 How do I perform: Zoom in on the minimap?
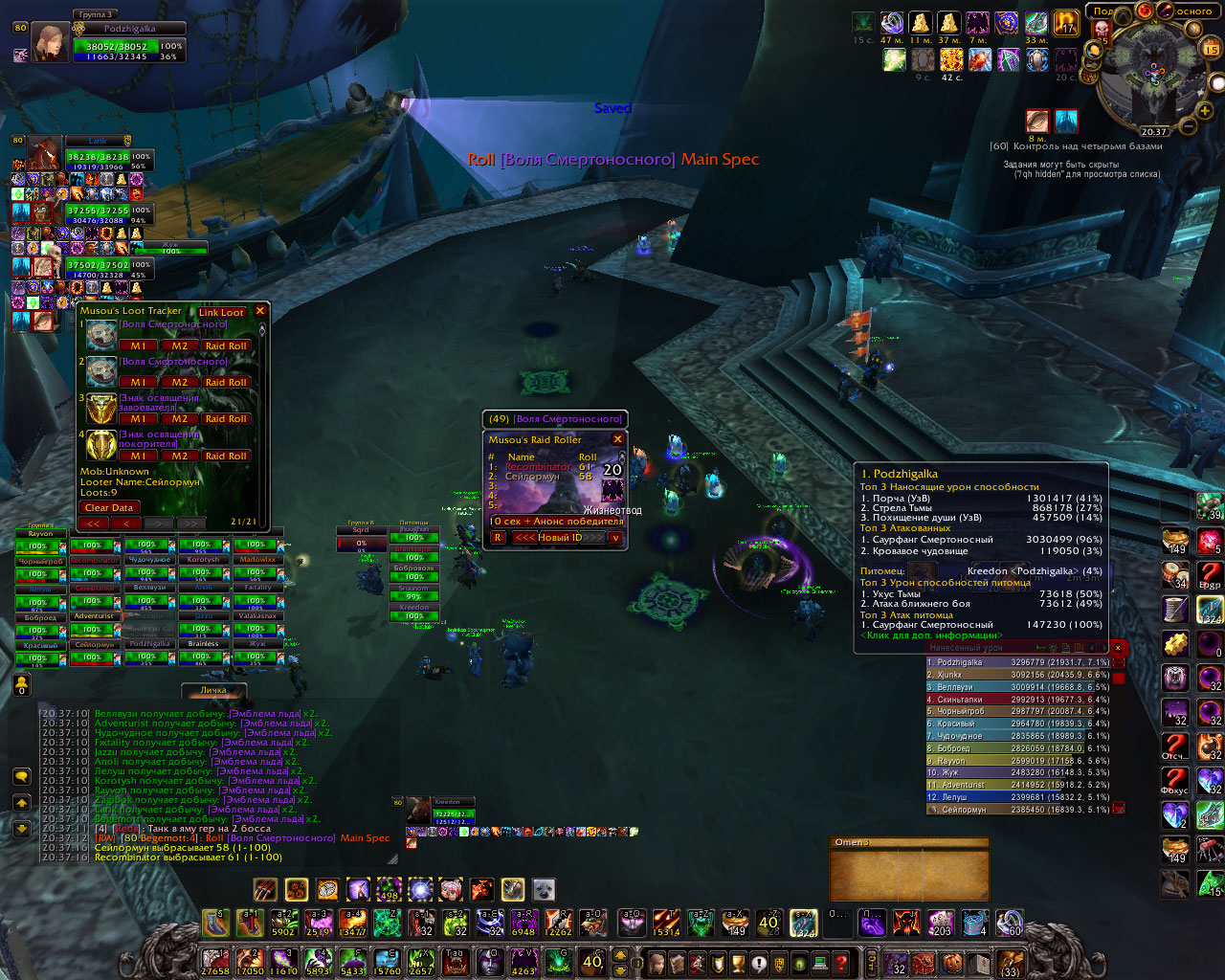point(1206,111)
